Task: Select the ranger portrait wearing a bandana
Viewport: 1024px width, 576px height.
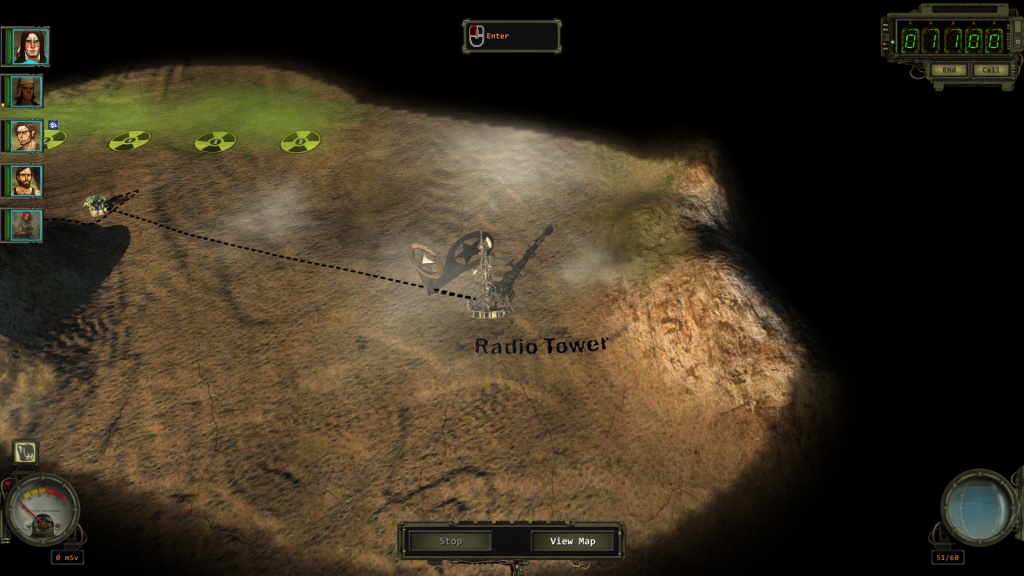Action: [x=27, y=92]
